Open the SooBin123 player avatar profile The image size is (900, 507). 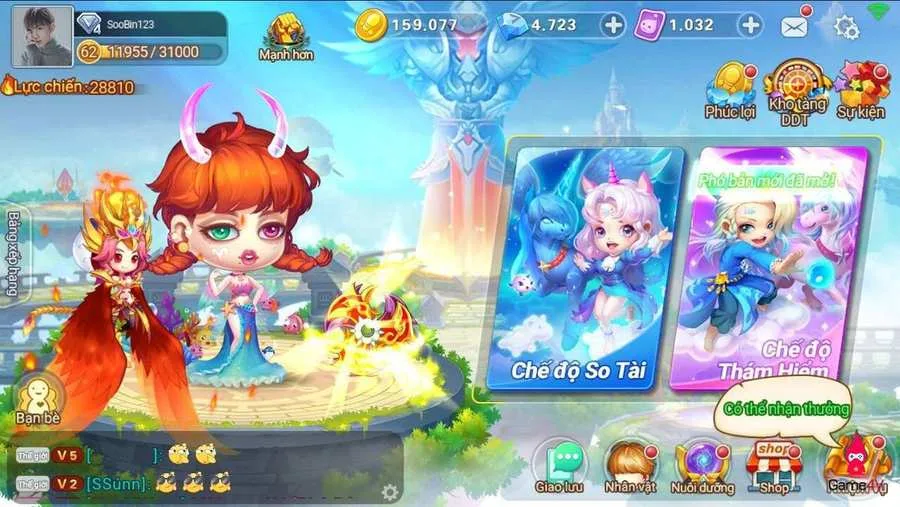[x=42, y=36]
